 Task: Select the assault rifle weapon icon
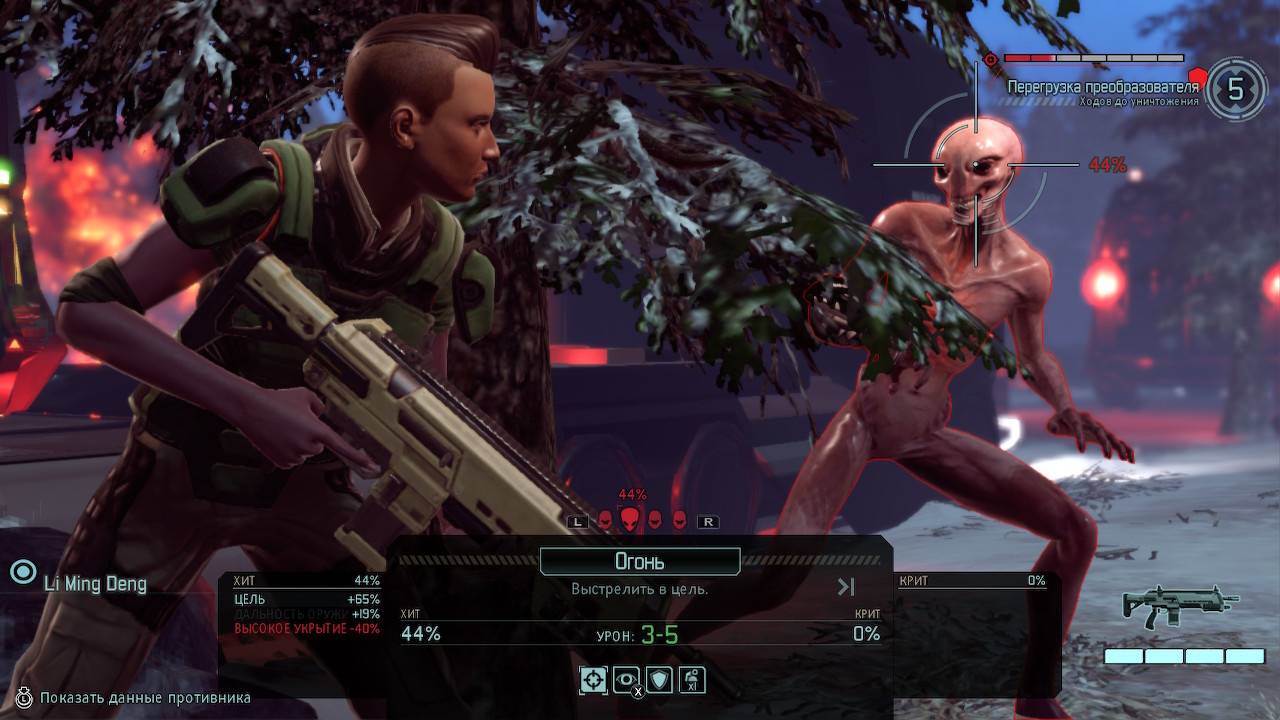click(1180, 605)
